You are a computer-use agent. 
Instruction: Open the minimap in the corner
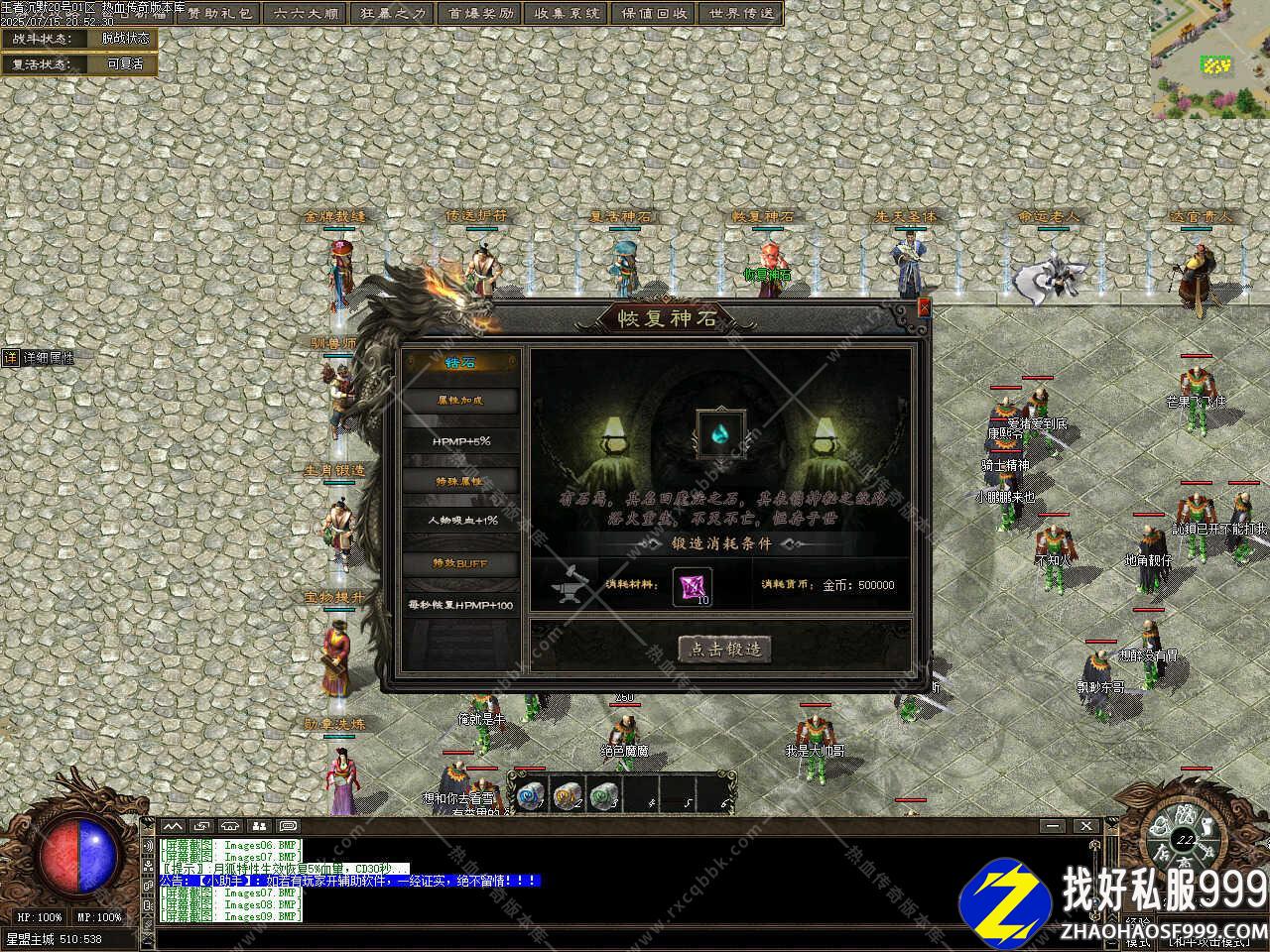[1209, 59]
